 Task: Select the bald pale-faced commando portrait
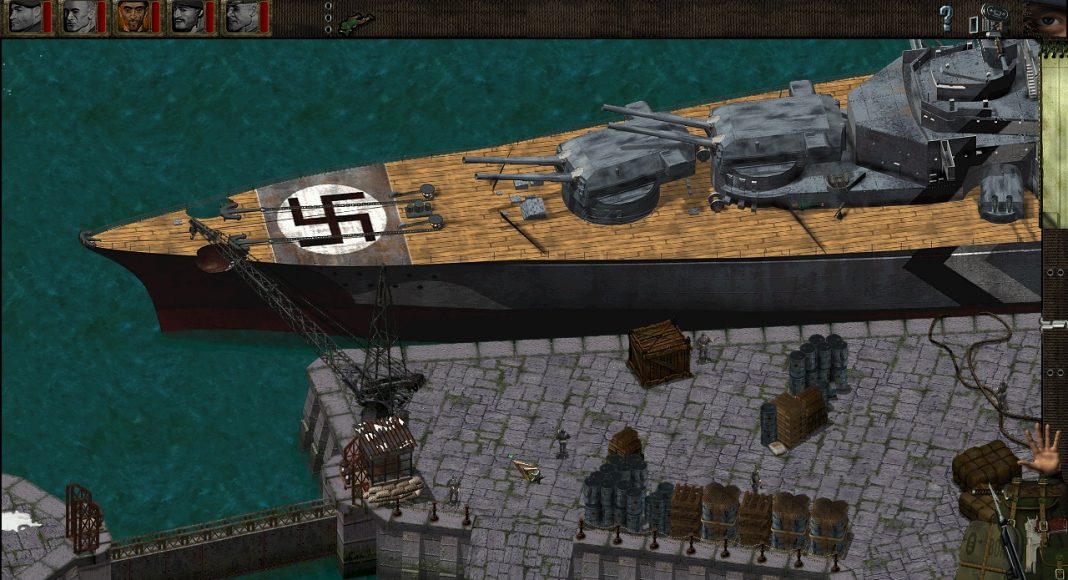(79, 17)
